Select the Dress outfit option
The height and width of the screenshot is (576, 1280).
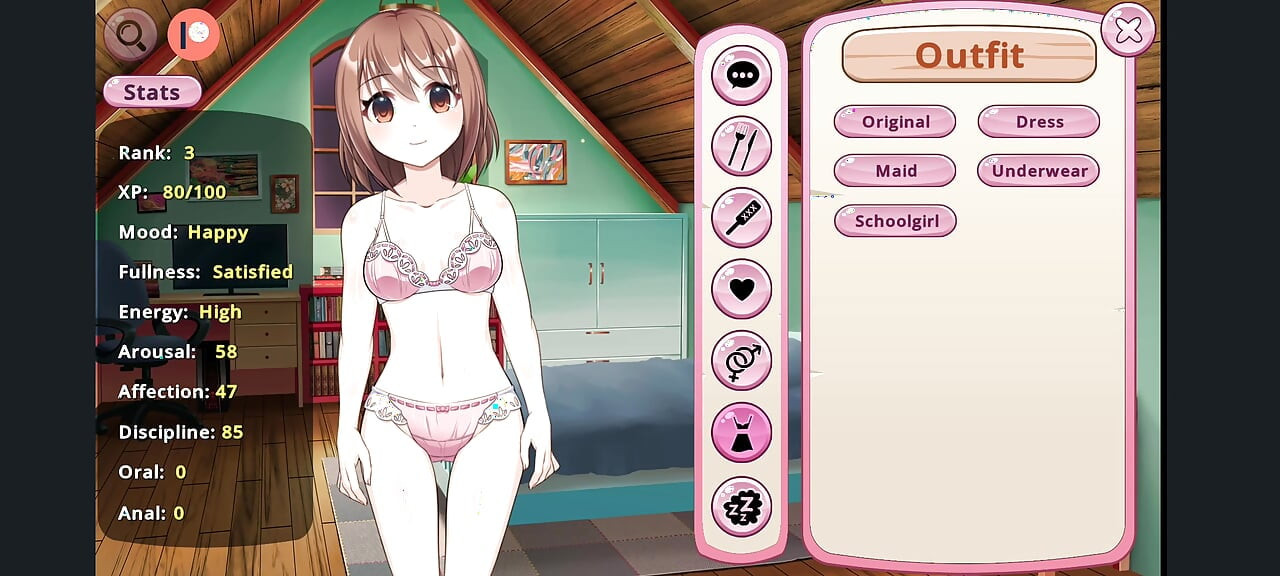(1039, 121)
